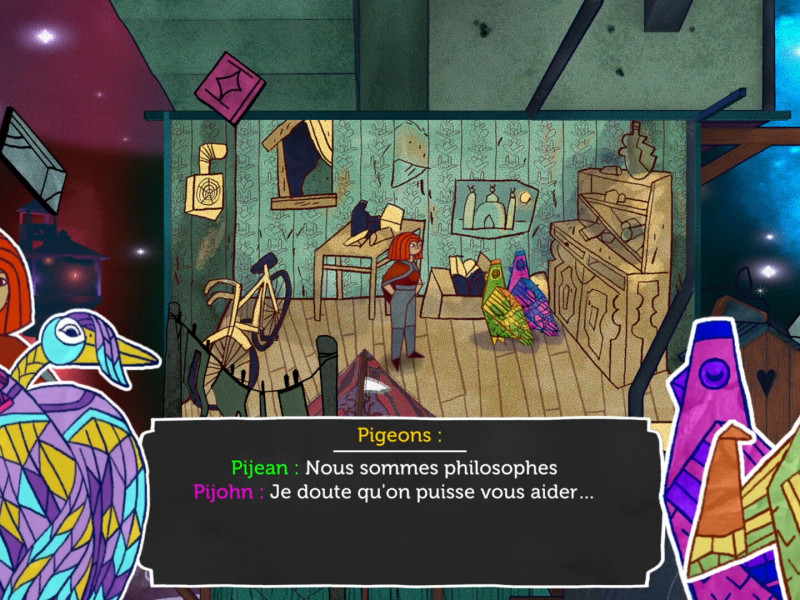This screenshot has width=800, height=600.
Task: Click the Pigeons dialogue box to continue
Action: tap(400, 500)
